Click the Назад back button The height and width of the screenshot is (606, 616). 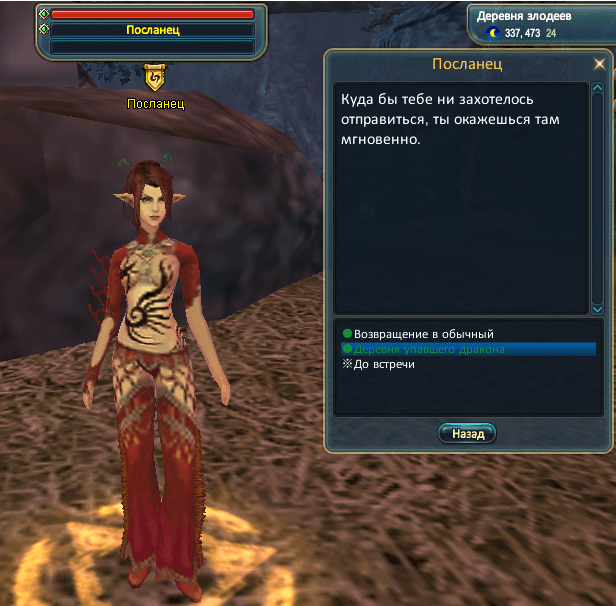[467, 434]
